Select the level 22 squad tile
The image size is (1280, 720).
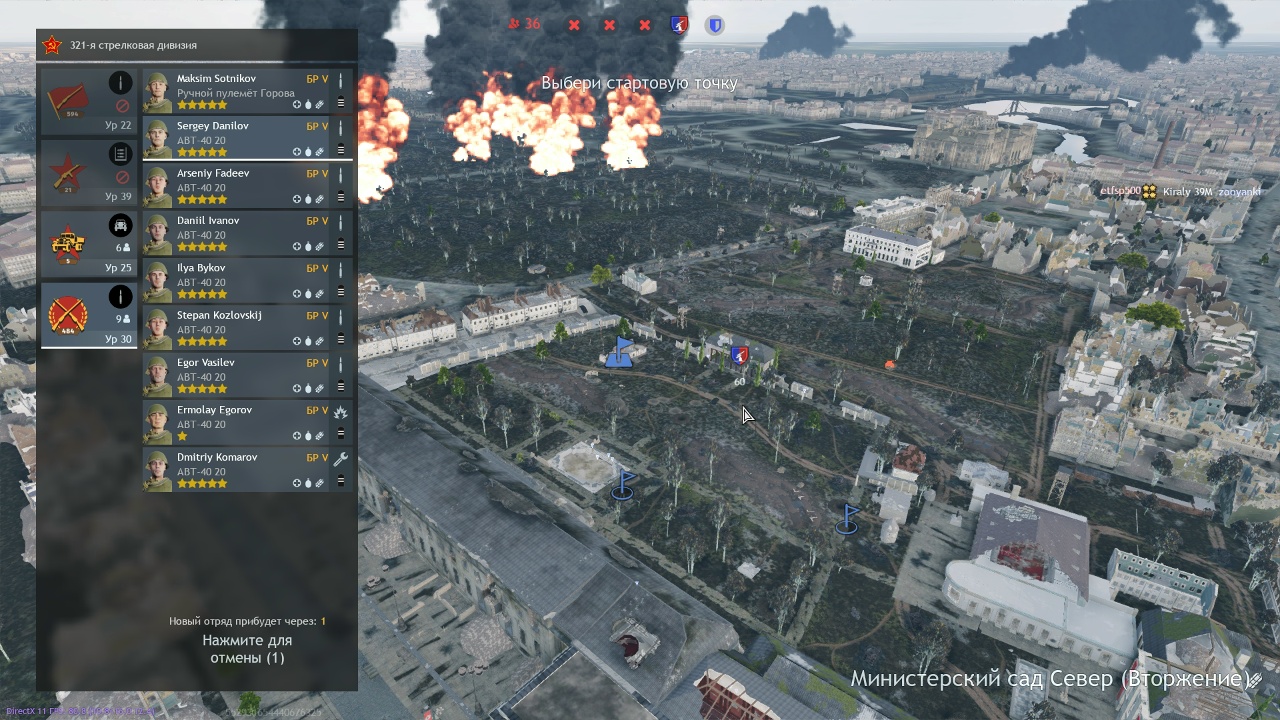pyautogui.click(x=88, y=102)
